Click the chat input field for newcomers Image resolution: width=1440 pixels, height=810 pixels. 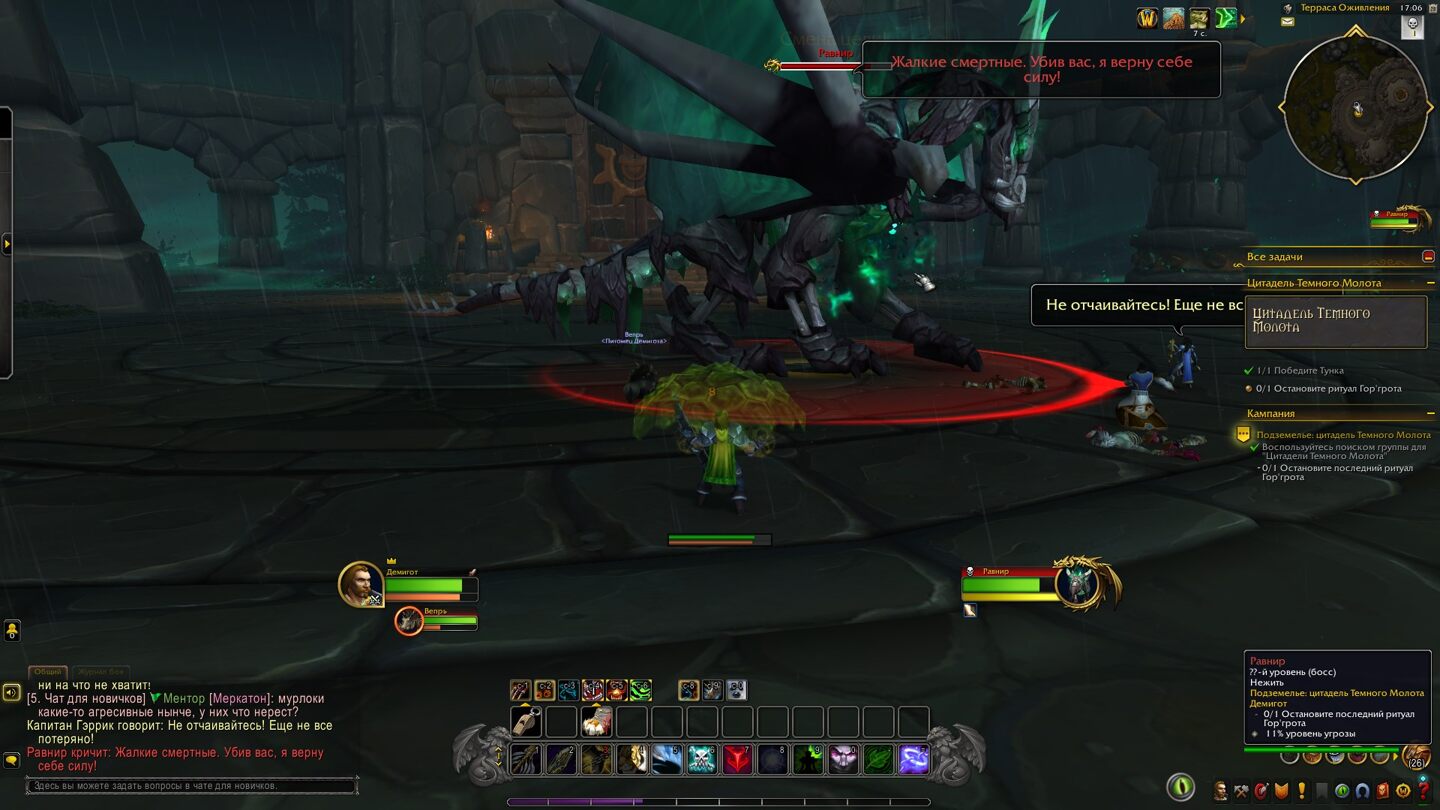tap(192, 786)
